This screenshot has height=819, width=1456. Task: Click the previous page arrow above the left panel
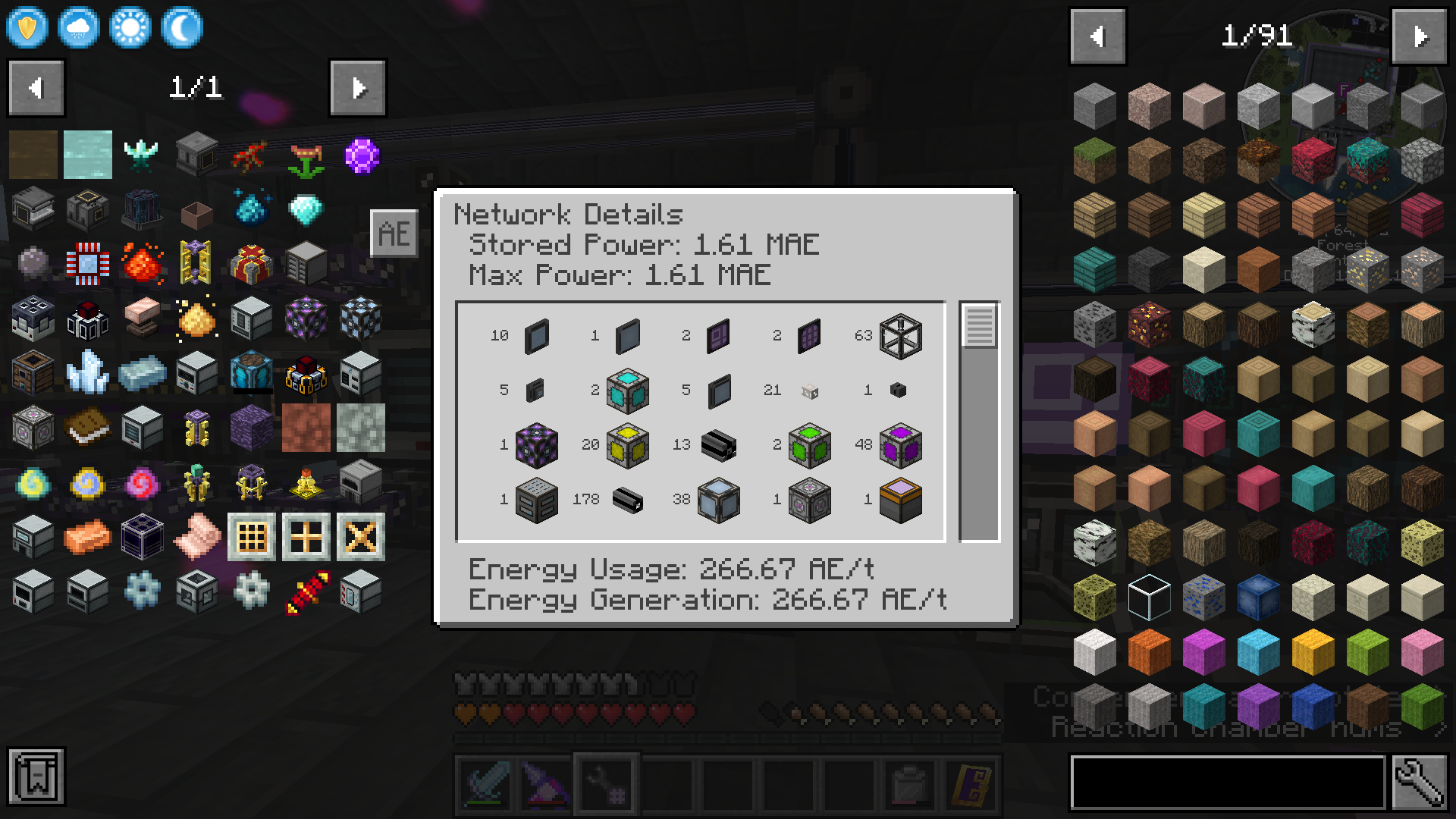(36, 87)
